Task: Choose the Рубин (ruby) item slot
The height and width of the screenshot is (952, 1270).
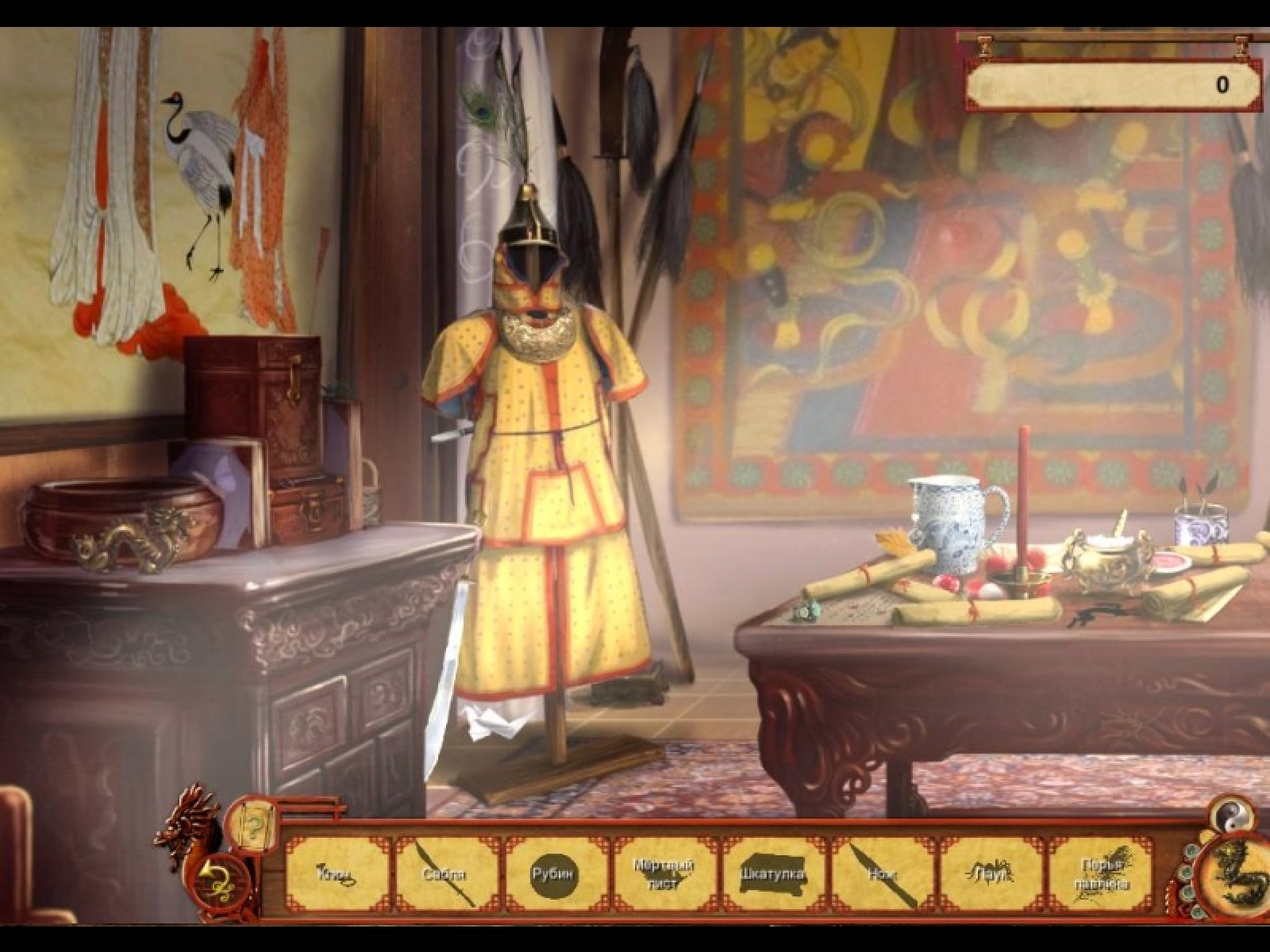Action: 555,874
